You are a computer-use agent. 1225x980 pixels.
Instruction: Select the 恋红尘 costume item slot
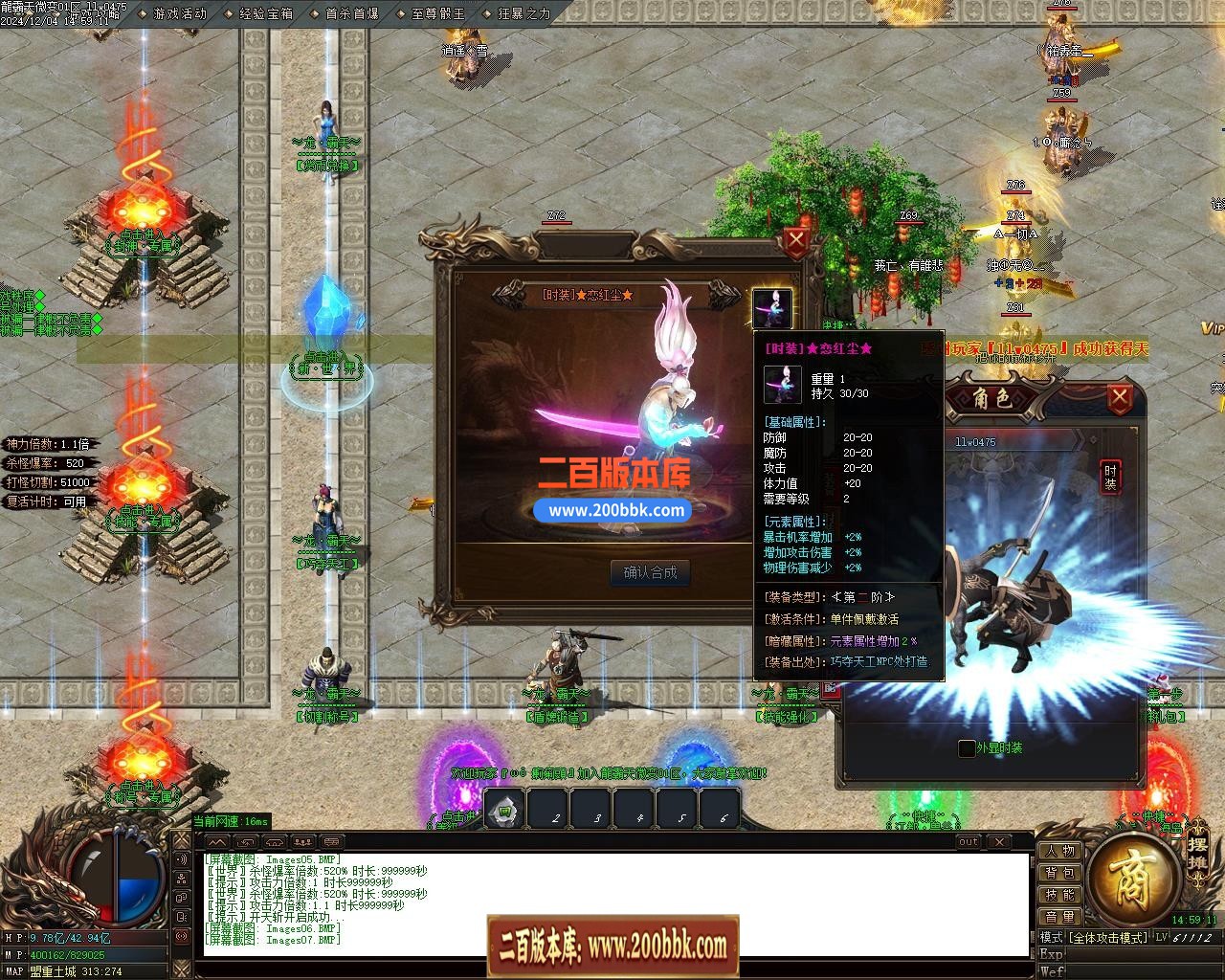(771, 308)
